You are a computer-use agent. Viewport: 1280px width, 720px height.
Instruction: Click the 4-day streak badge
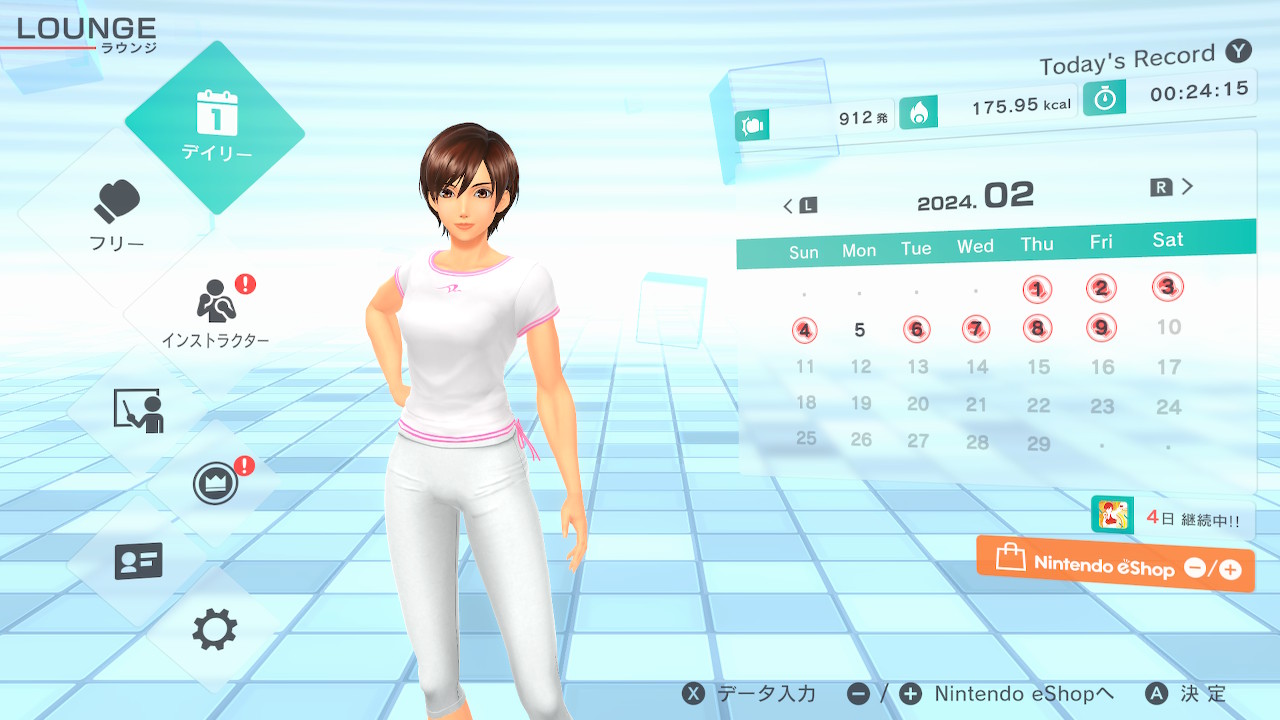click(1172, 518)
